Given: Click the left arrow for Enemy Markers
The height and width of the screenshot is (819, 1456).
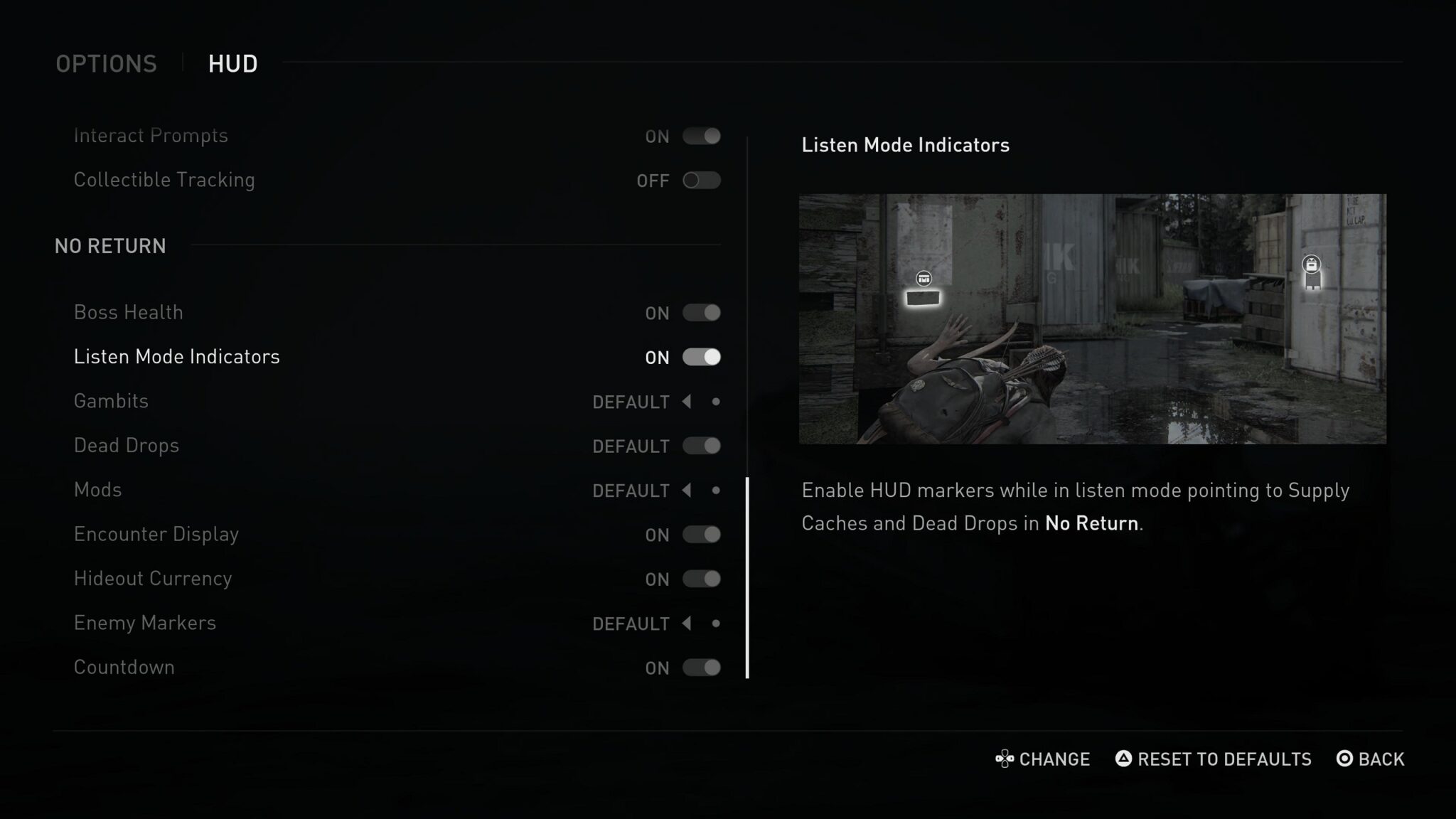Looking at the screenshot, I should point(687,623).
